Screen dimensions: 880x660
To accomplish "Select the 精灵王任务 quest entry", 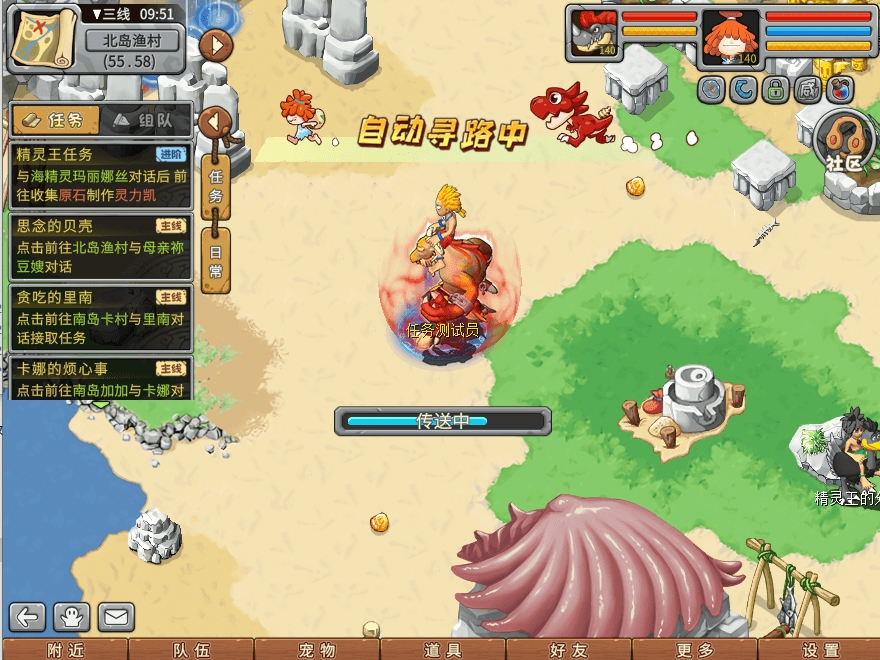I will click(x=100, y=165).
